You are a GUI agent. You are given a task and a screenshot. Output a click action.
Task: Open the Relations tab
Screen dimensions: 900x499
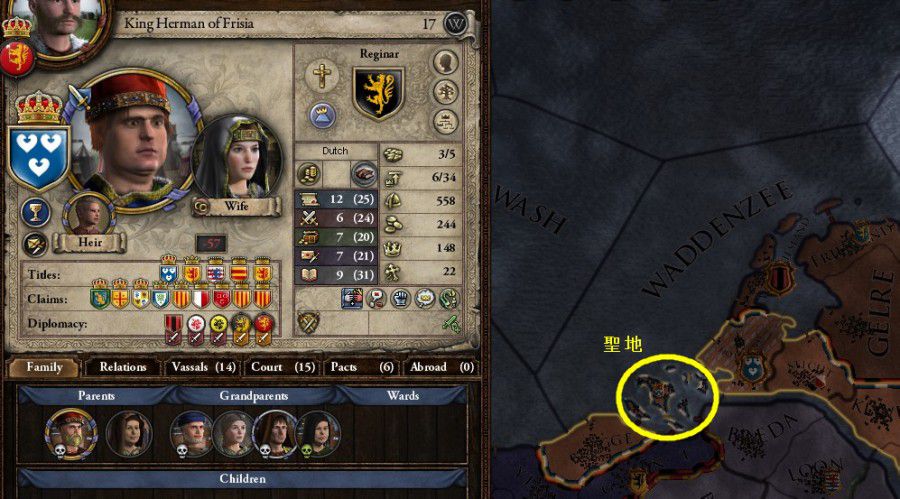(x=123, y=367)
